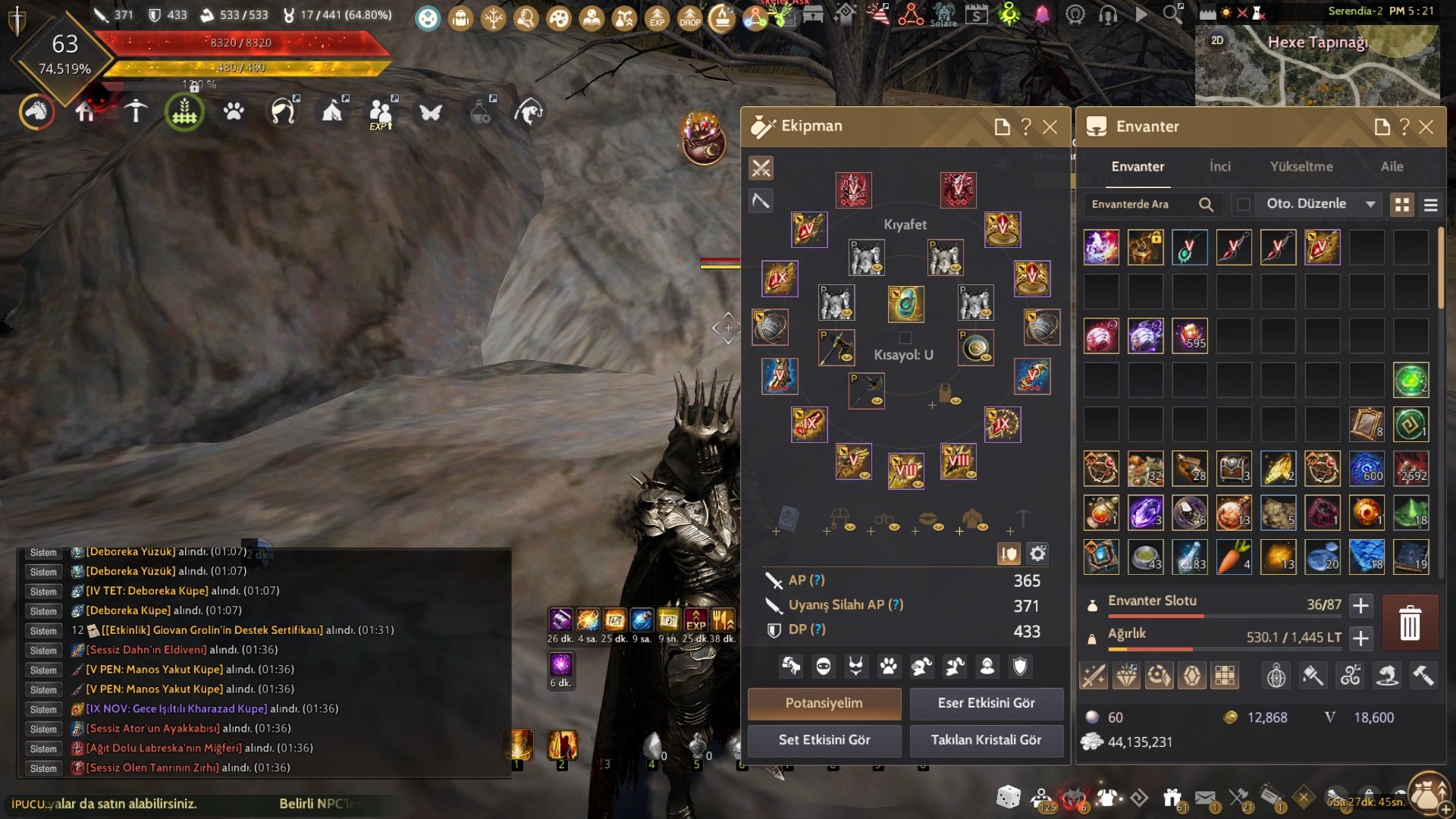Select the Aile tab
This screenshot has width=1456, height=819.
(x=1392, y=167)
